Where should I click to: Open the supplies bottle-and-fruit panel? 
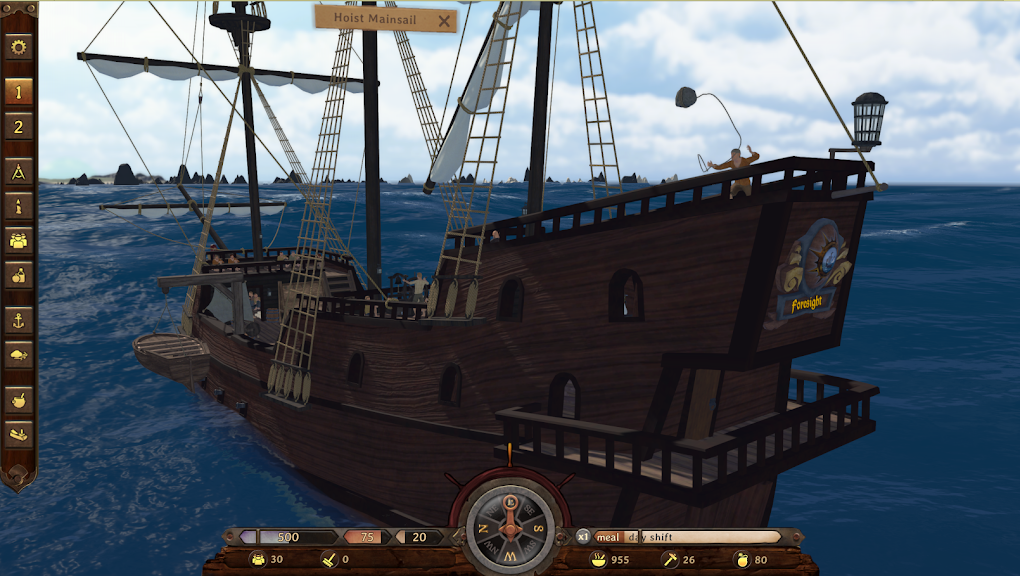point(19,275)
